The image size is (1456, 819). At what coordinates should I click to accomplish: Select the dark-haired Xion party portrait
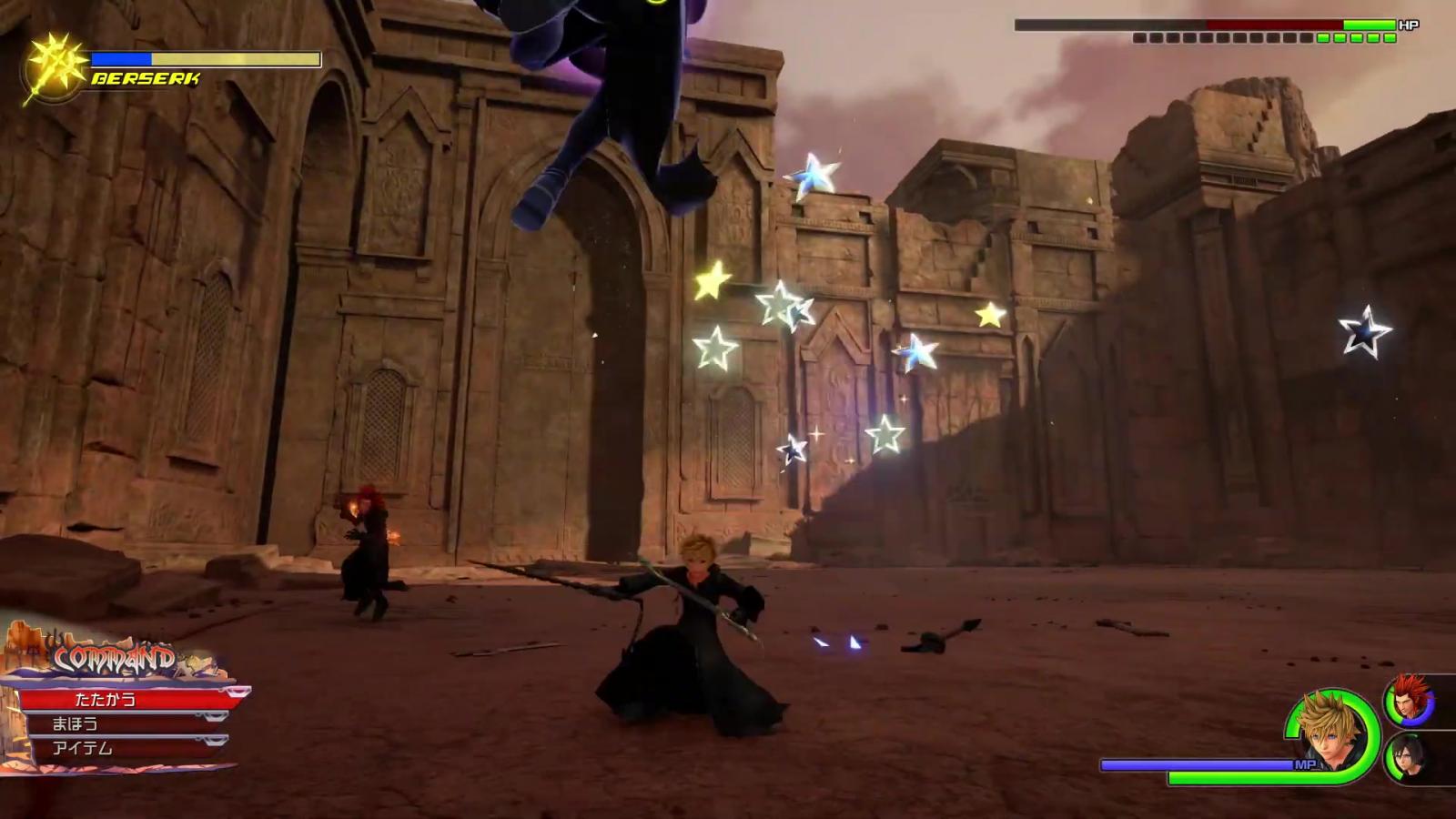(x=1410, y=758)
